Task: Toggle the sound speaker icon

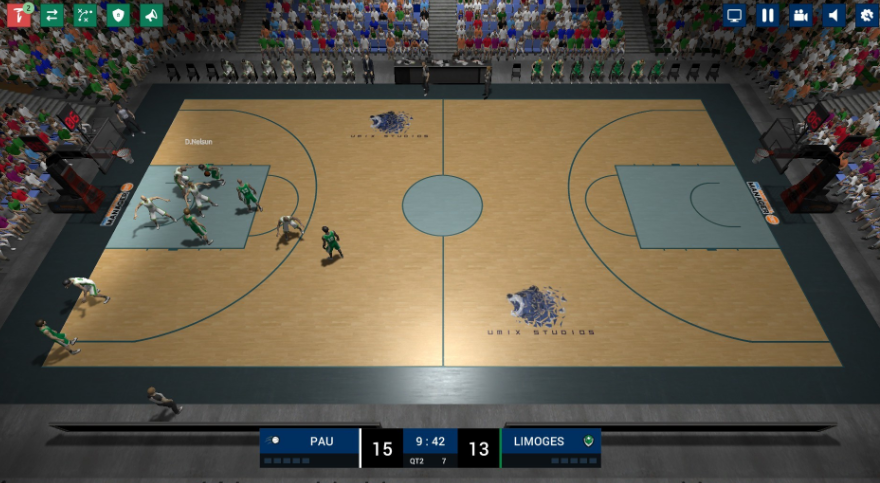Action: coord(833,16)
